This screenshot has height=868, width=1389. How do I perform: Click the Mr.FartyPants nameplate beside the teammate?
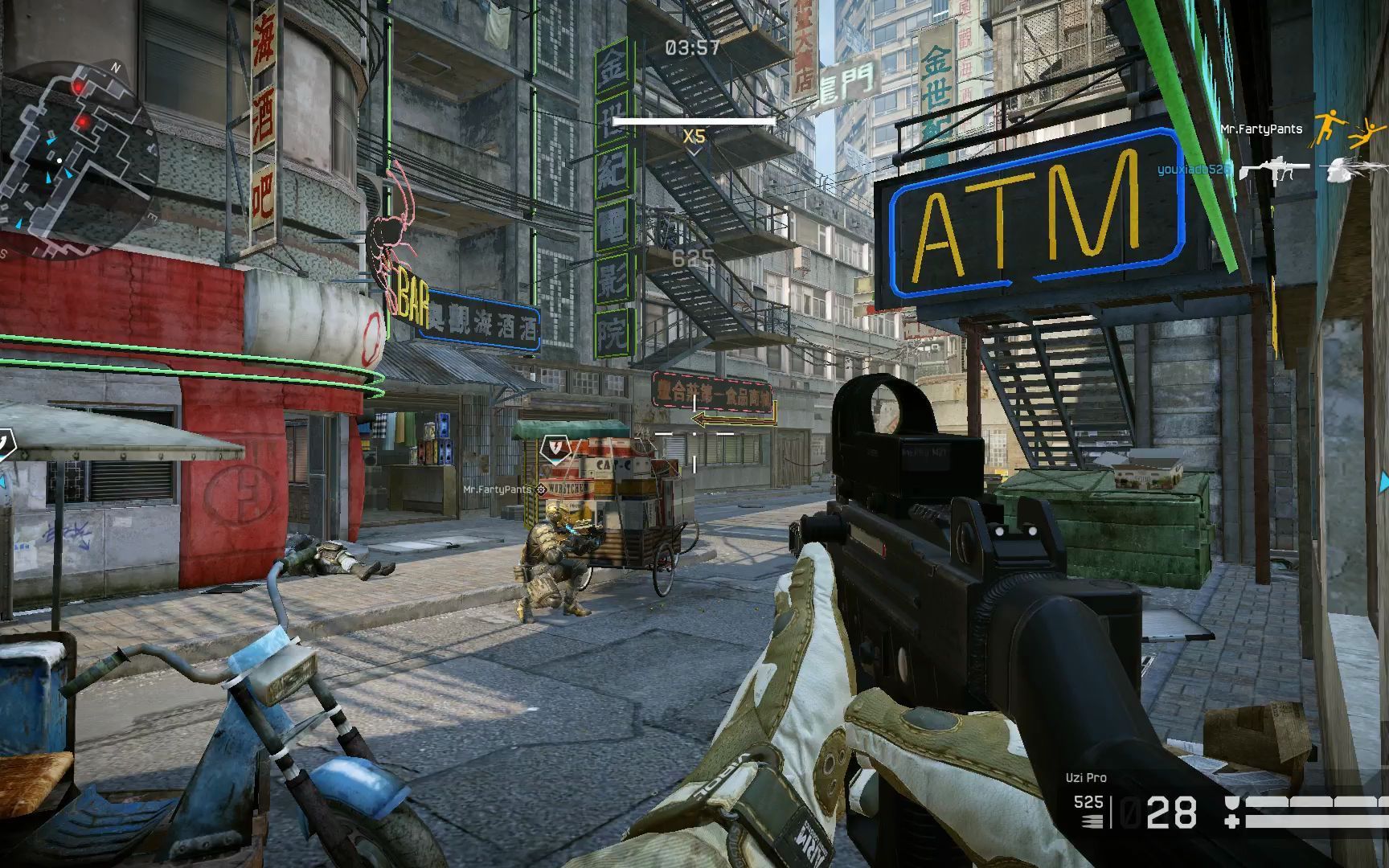pos(497,489)
